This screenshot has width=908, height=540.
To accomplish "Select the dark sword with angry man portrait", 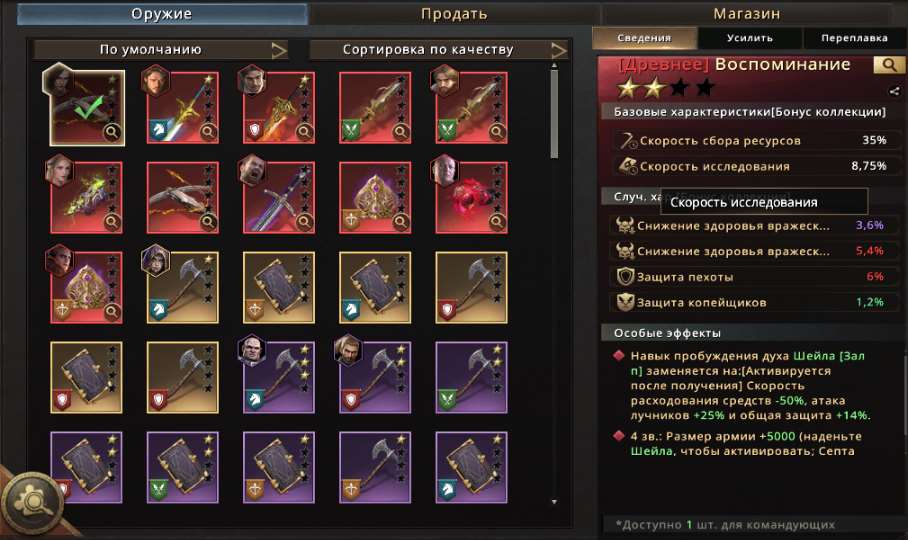I will (x=279, y=197).
